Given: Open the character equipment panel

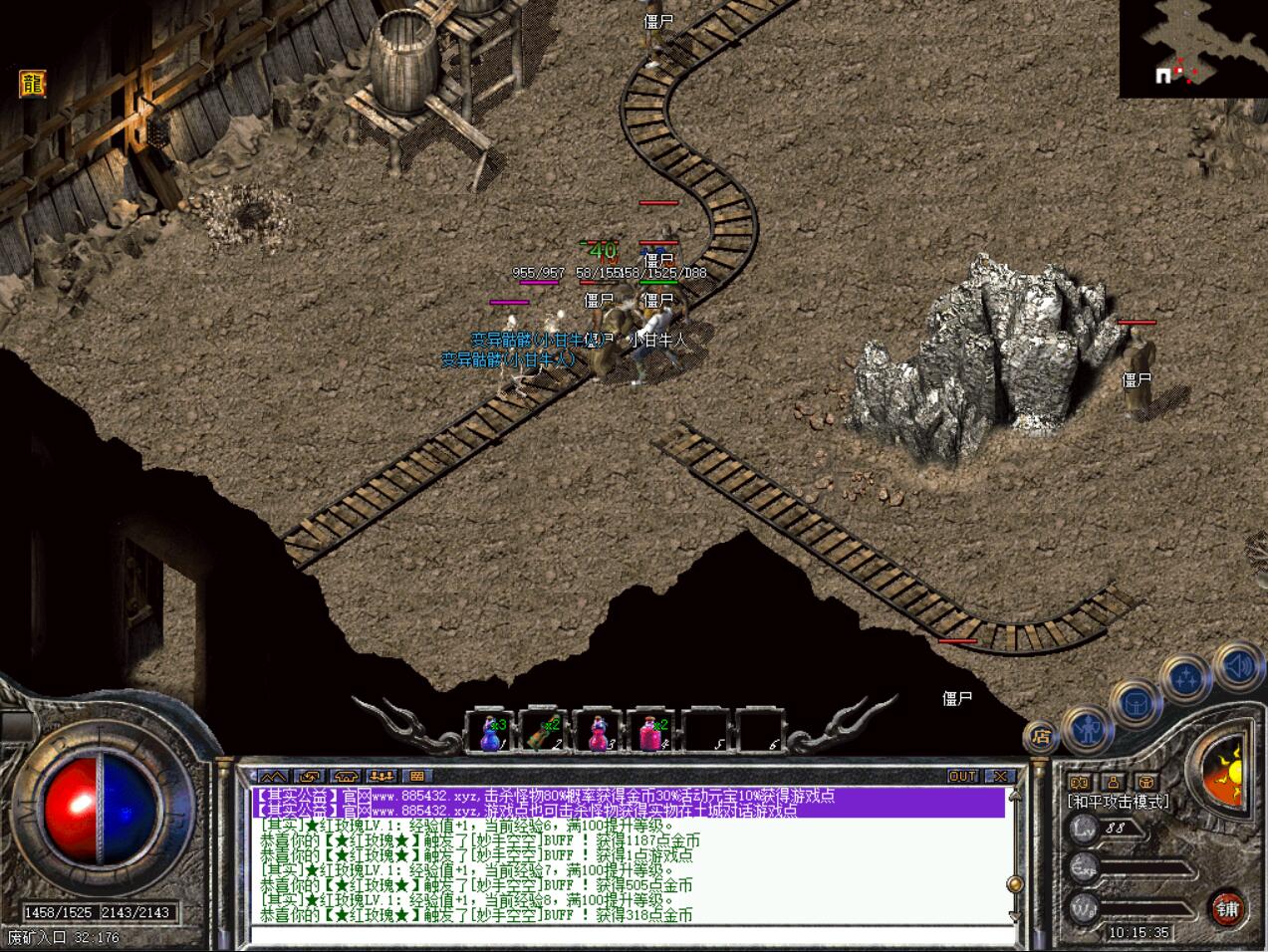Looking at the screenshot, I should coord(1090,728).
